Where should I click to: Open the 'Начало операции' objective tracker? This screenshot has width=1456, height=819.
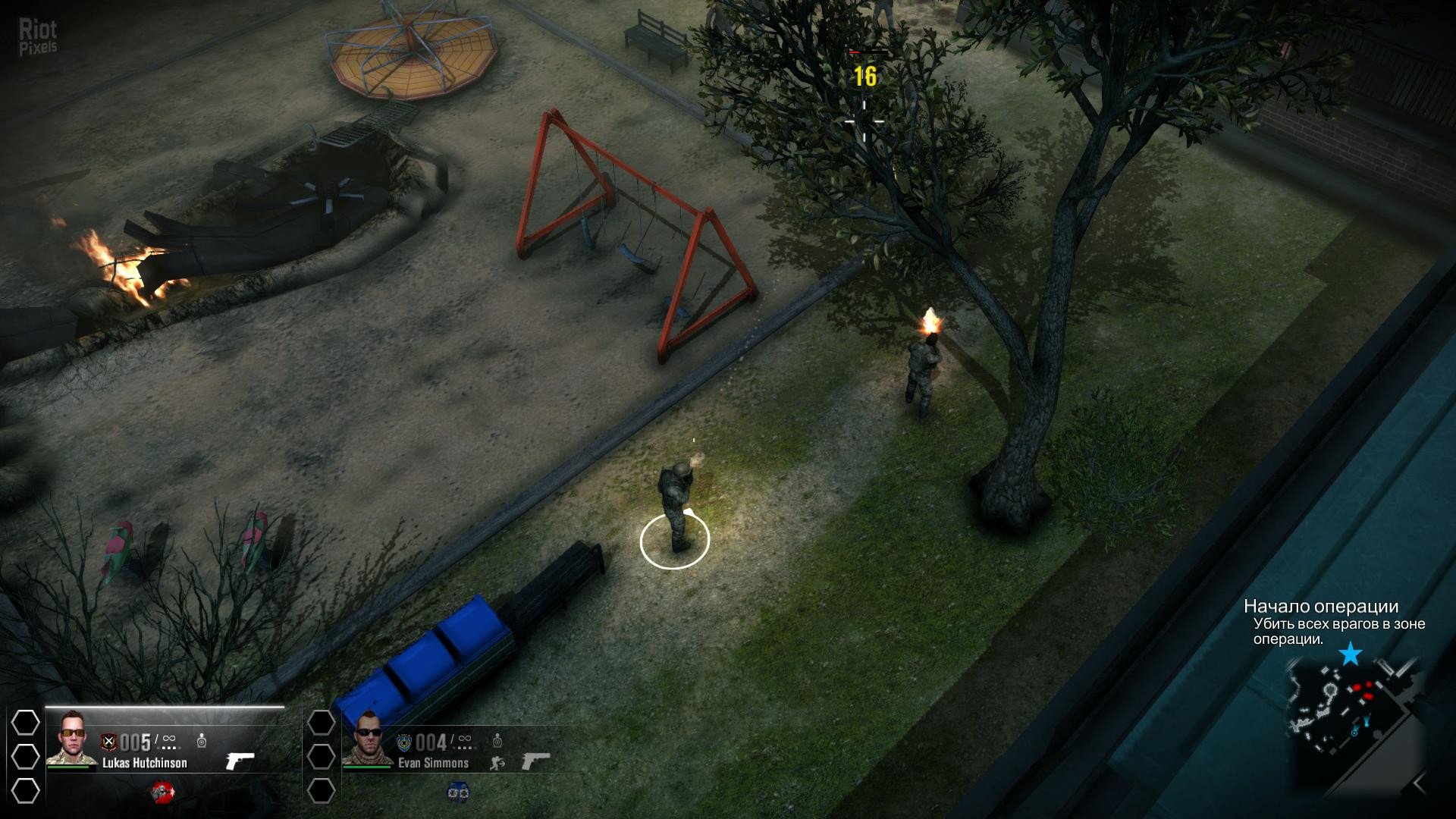point(1321,607)
